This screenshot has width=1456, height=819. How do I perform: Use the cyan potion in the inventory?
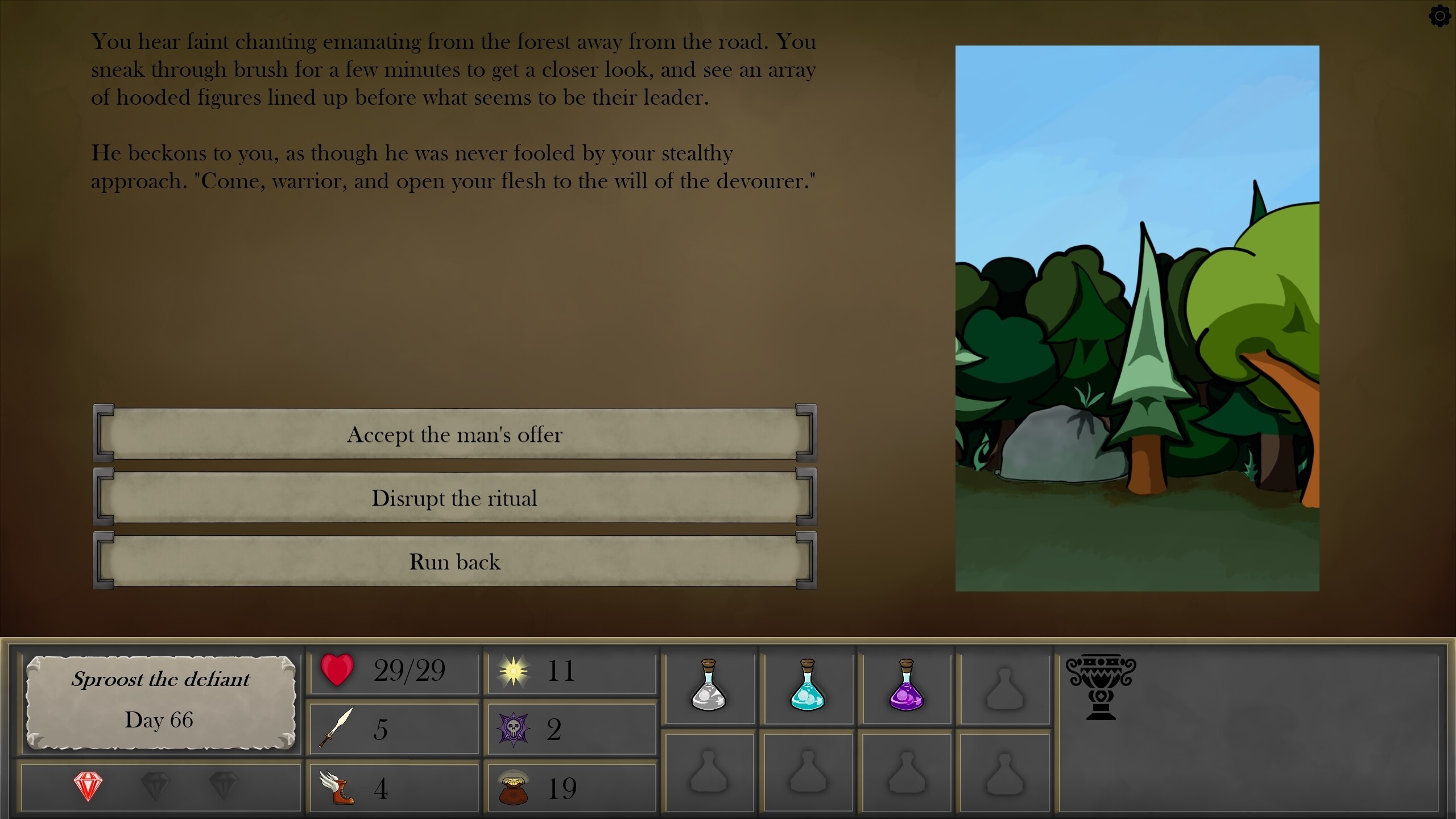pos(808,688)
